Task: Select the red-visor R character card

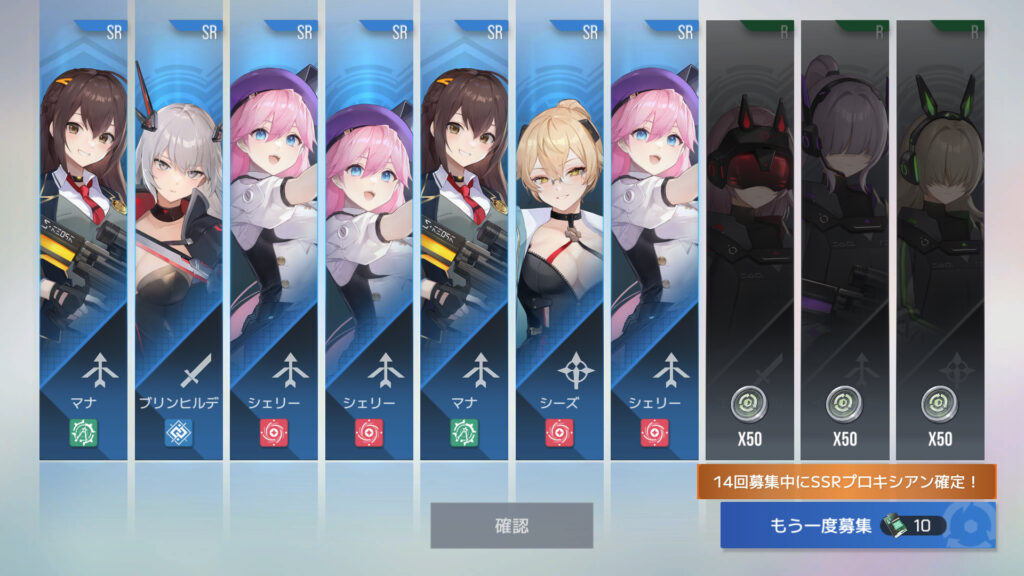Action: (x=749, y=240)
